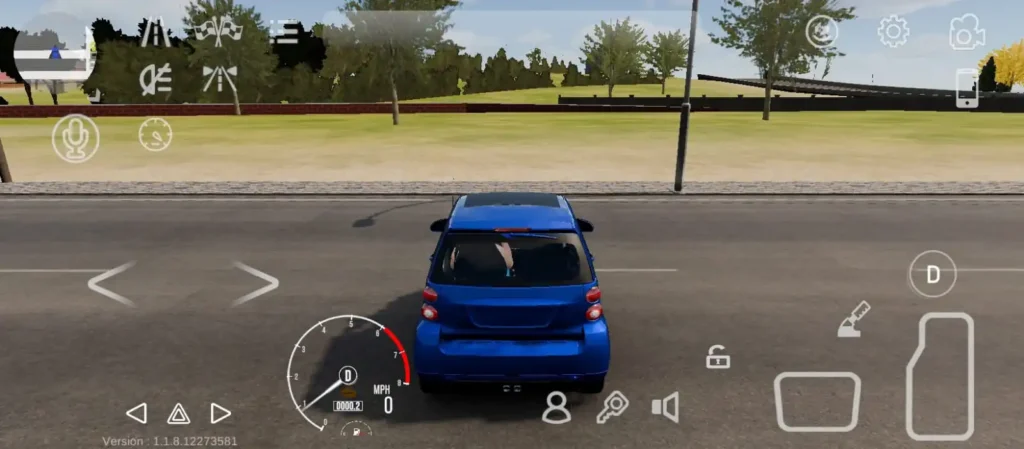The image size is (1024, 449).
Task: Open the player character icon
Action: (x=556, y=407)
